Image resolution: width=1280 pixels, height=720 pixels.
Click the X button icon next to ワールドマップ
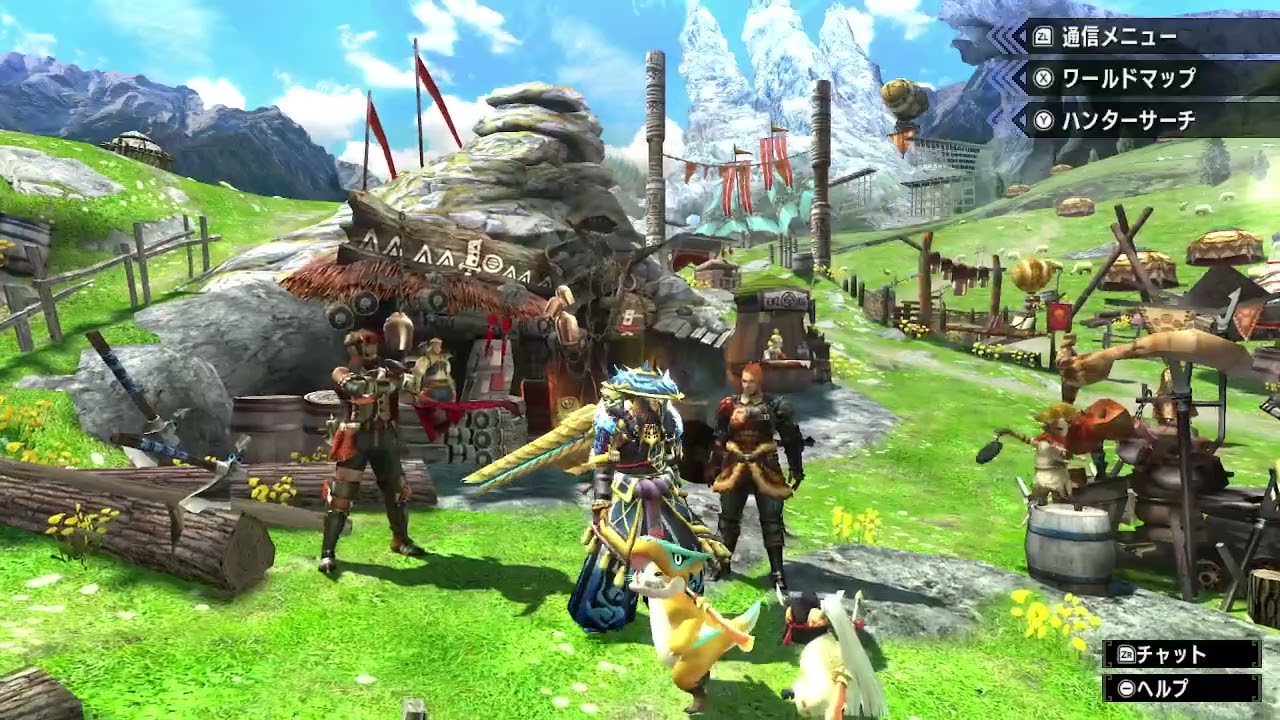point(1043,79)
